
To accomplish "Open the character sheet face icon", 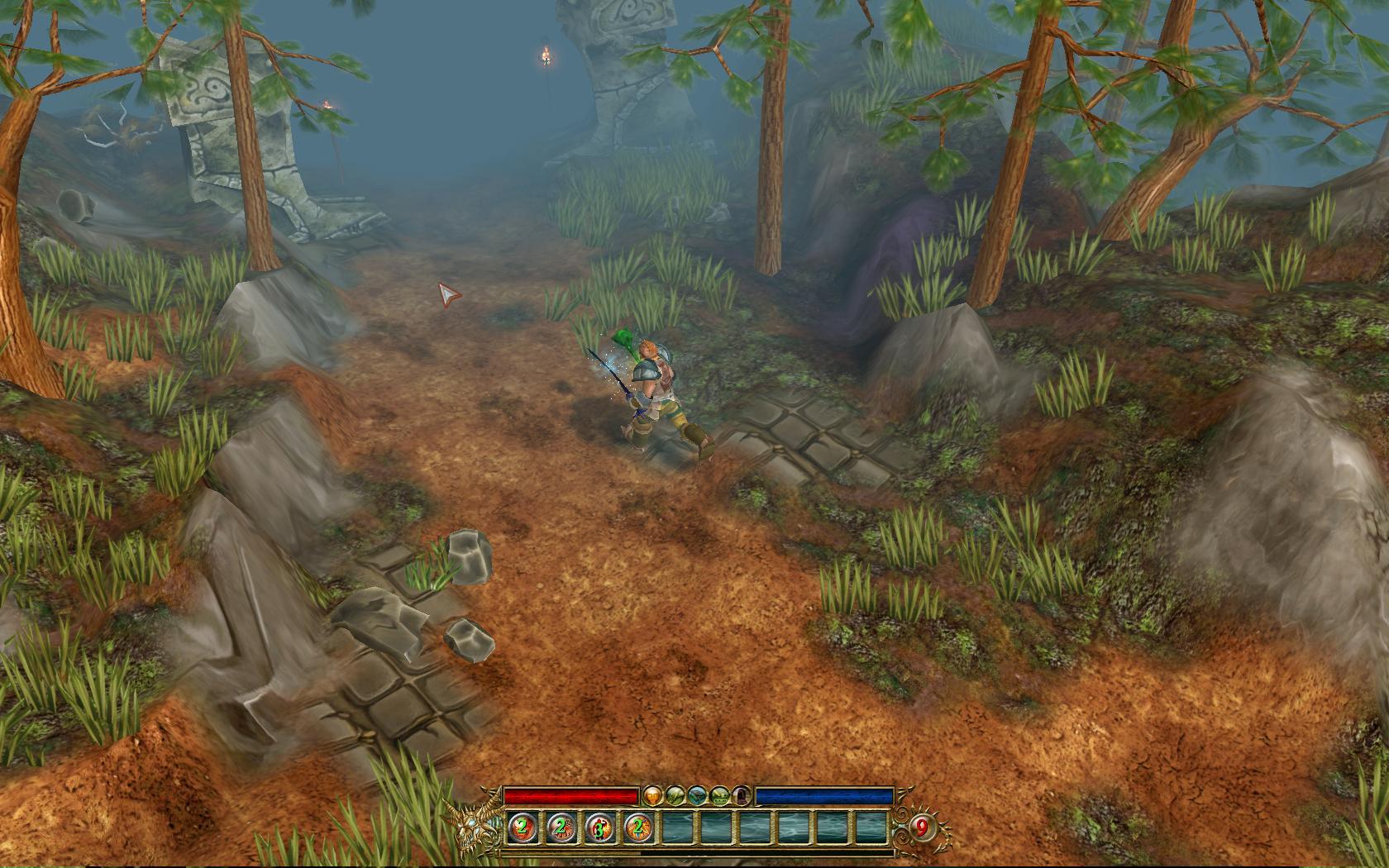I will pyautogui.click(x=652, y=795).
